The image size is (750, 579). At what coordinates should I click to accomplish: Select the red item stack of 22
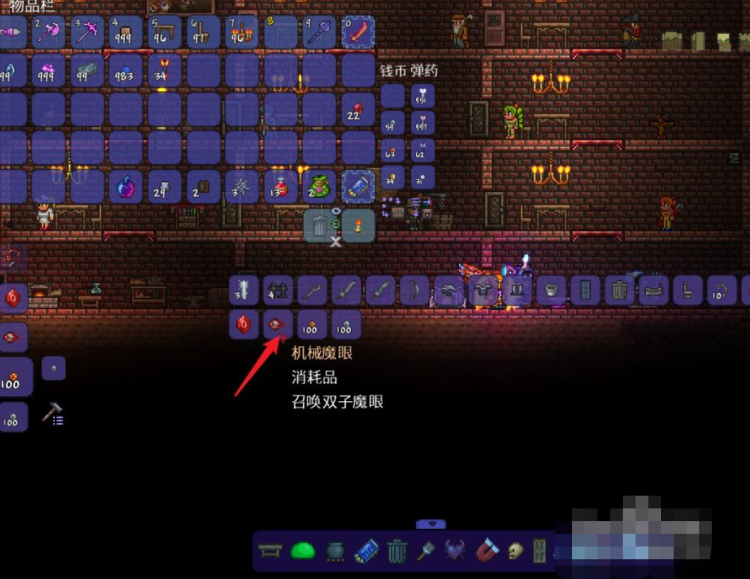(358, 110)
